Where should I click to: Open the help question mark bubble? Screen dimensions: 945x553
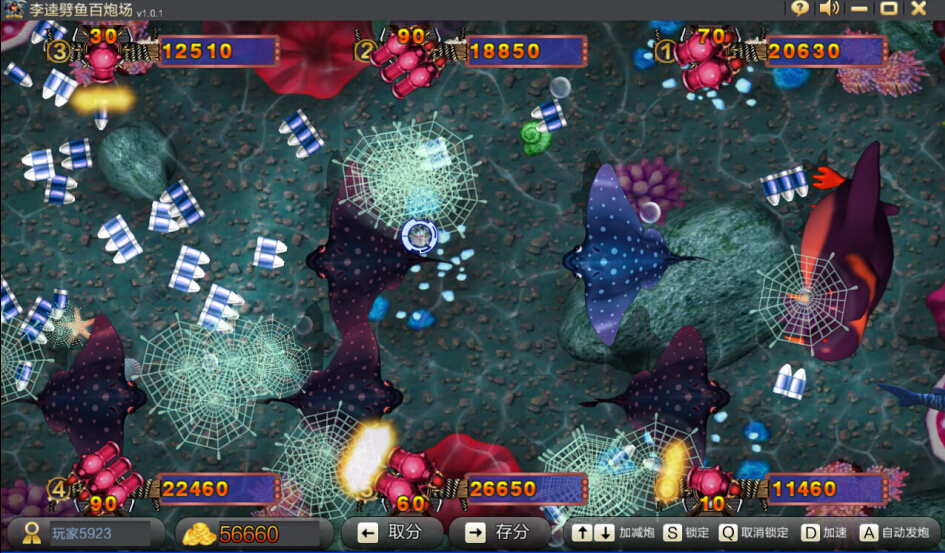tap(799, 9)
